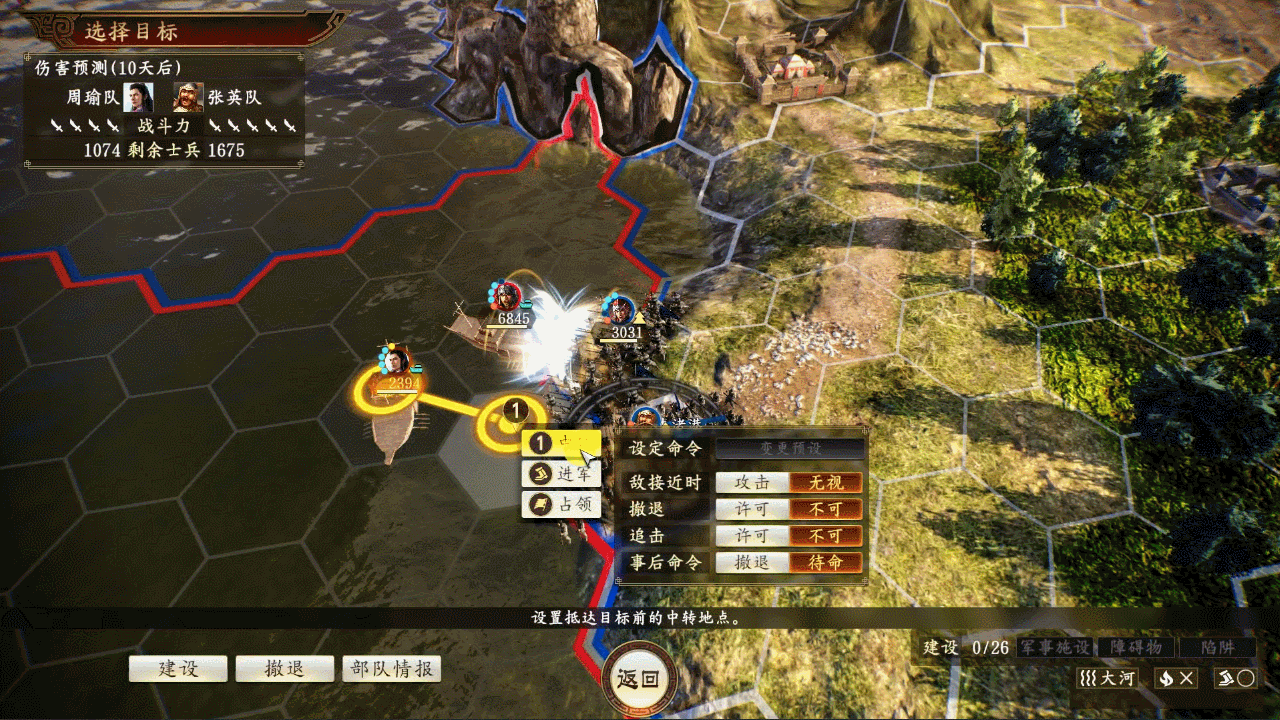This screenshot has height=720, width=1280.
Task: Switch to the 陷阱 build tab
Action: tap(1217, 648)
